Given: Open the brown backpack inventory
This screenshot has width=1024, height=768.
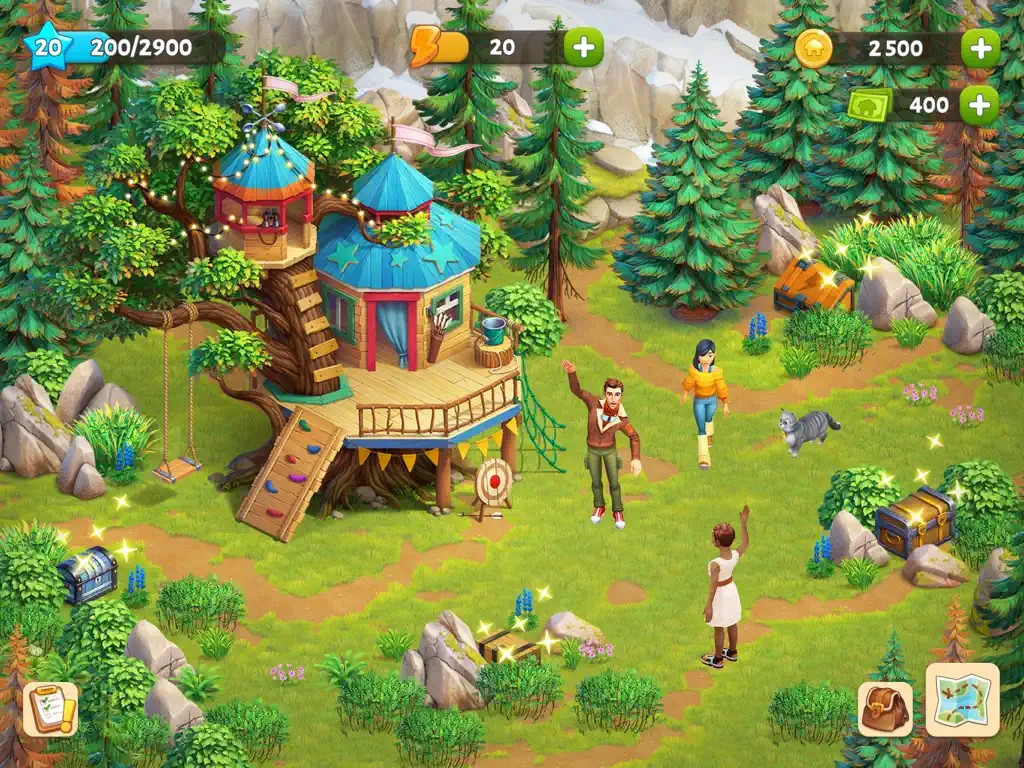Looking at the screenshot, I should pyautogui.click(x=885, y=709).
